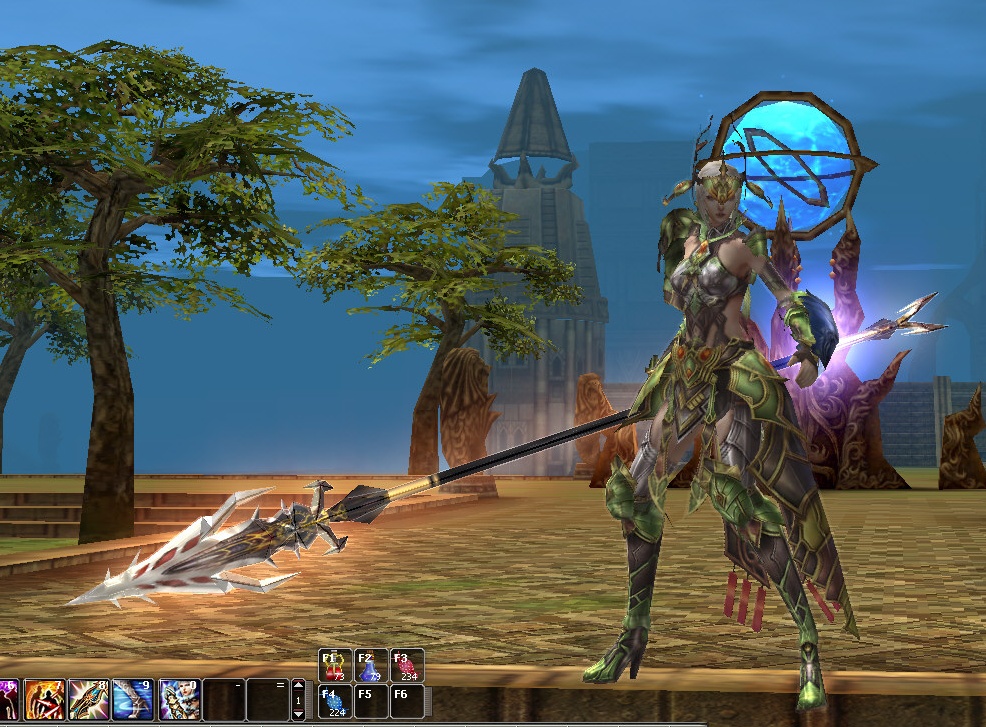Image resolution: width=986 pixels, height=727 pixels.
Task: Activate the purple silhouette skill in slot 6
Action: tap(8, 698)
